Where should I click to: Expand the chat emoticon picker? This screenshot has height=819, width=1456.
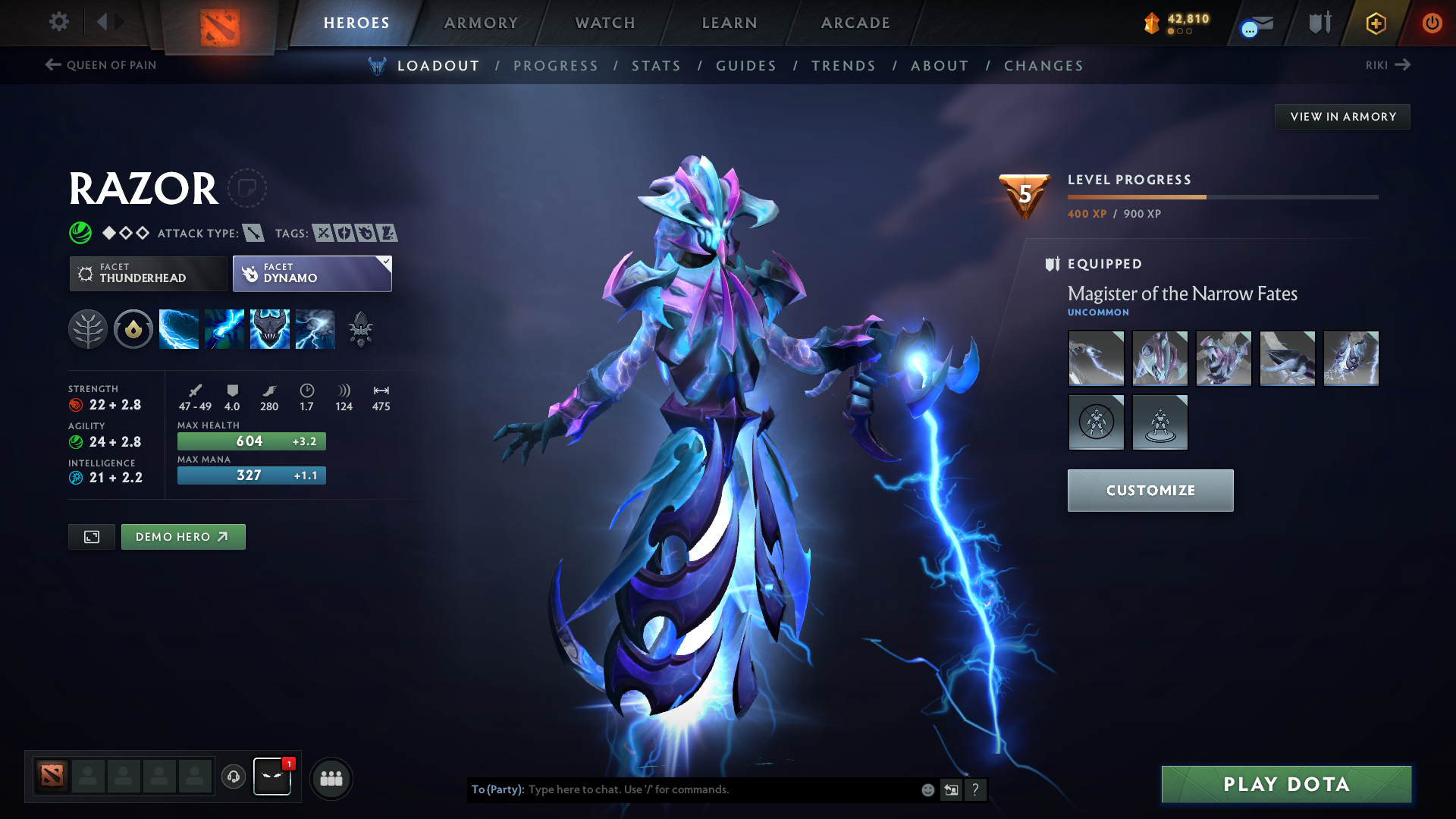pyautogui.click(x=927, y=789)
